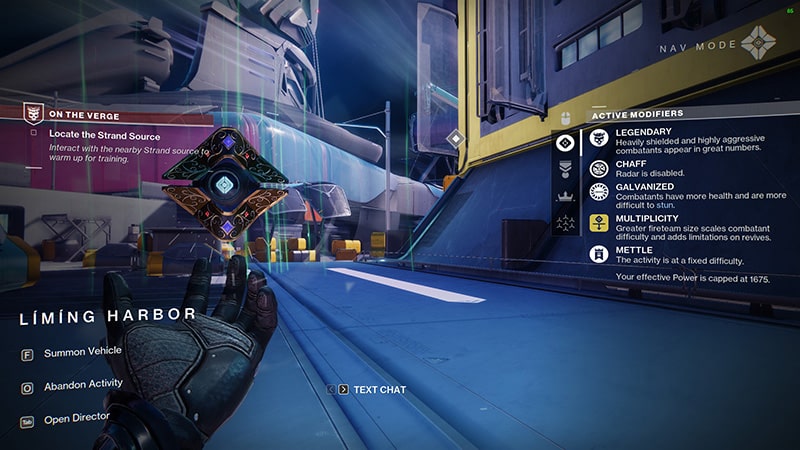Switch to the fireteam jets tab
Viewport: 800px width, 450px height.
coord(566,222)
